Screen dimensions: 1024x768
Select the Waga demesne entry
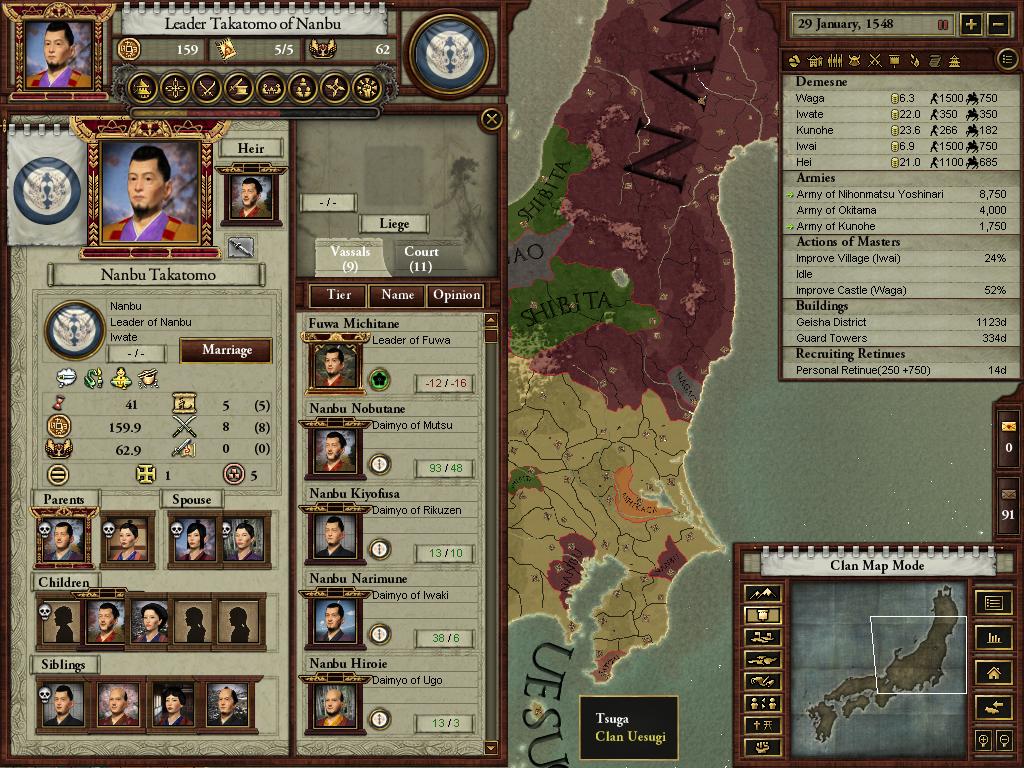810,99
